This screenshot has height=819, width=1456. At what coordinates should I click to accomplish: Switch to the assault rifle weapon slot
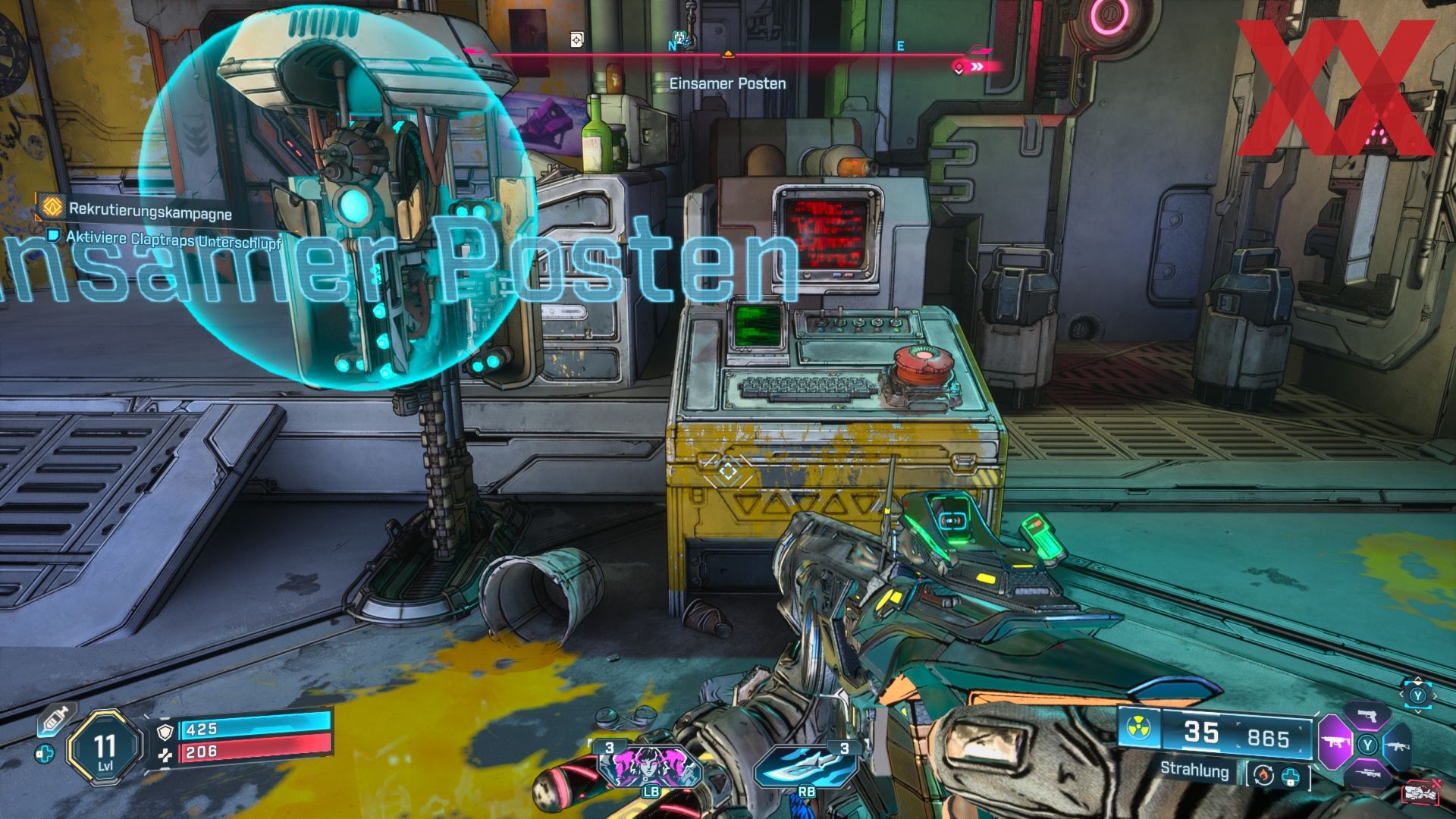(1398, 746)
